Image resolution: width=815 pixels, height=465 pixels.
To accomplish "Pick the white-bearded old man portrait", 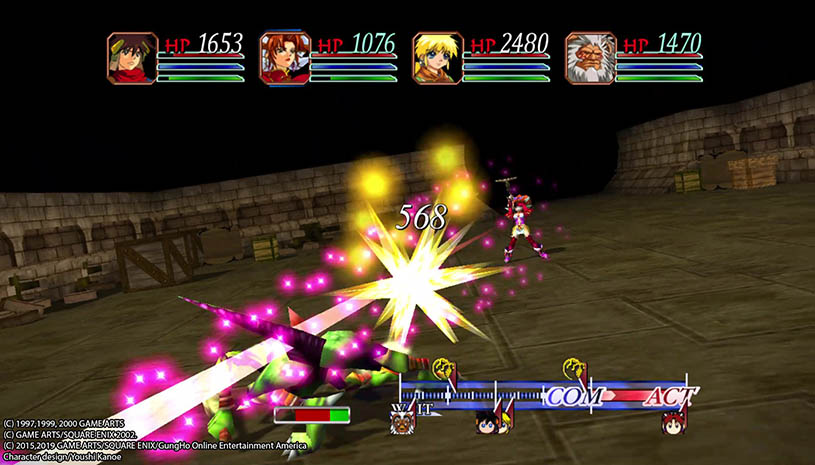I will tap(589, 58).
